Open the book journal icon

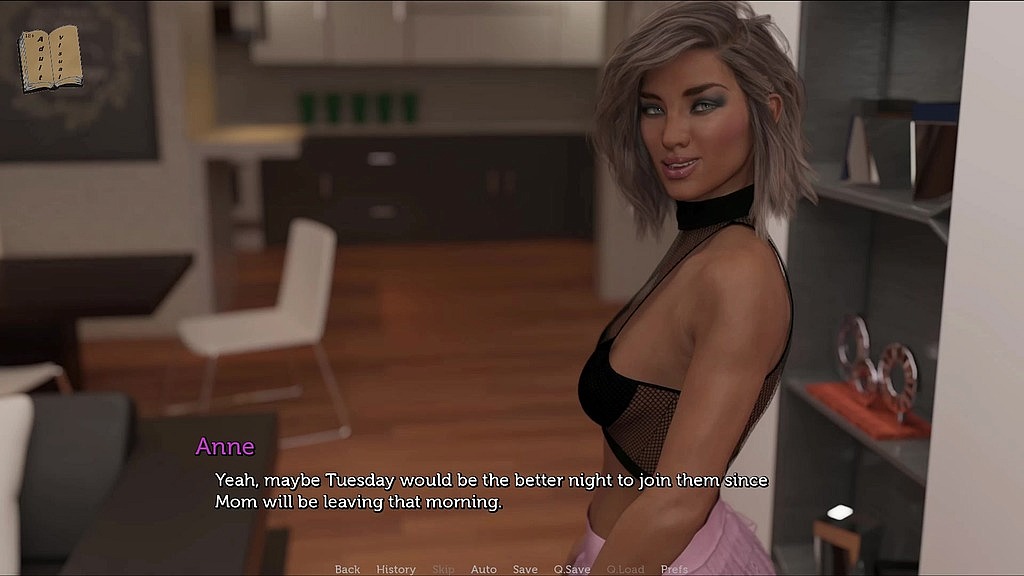[x=50, y=59]
